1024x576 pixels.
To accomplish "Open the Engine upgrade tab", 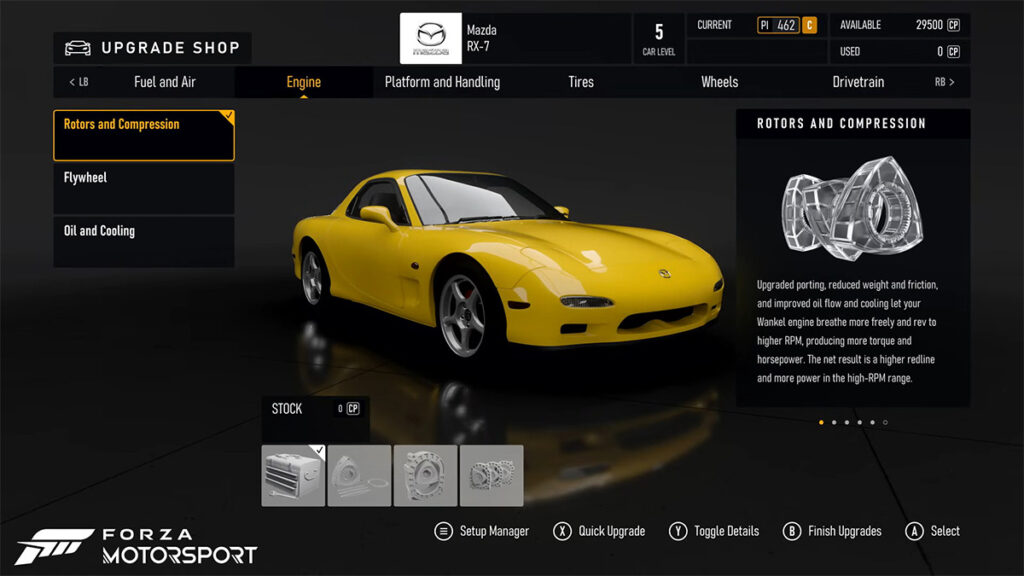I will point(303,82).
